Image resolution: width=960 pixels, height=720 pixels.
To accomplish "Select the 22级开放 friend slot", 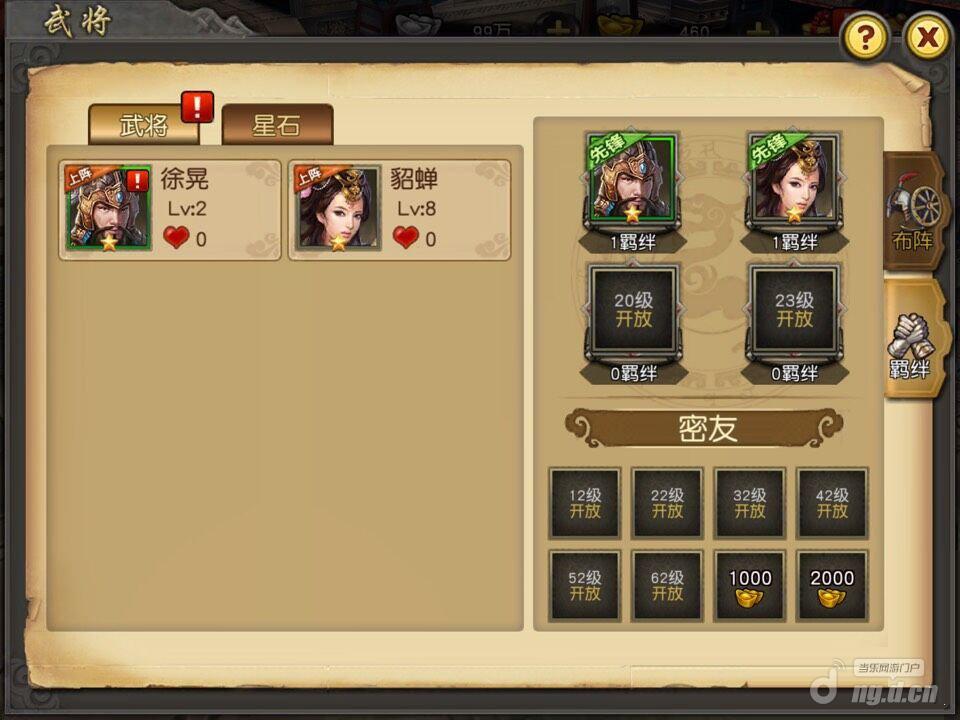I will click(667, 503).
